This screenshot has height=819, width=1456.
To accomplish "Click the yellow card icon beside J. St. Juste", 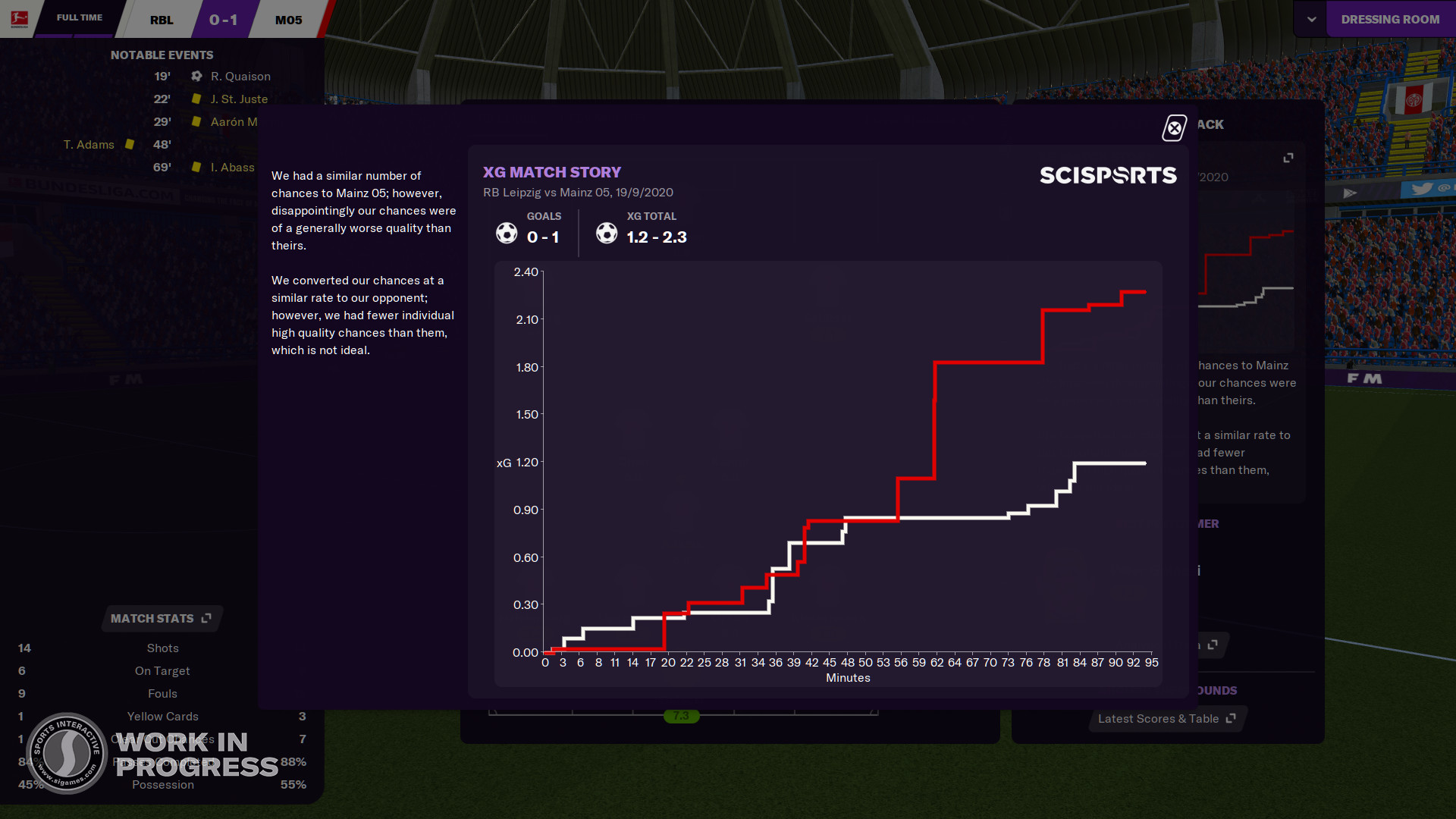I will 196,99.
